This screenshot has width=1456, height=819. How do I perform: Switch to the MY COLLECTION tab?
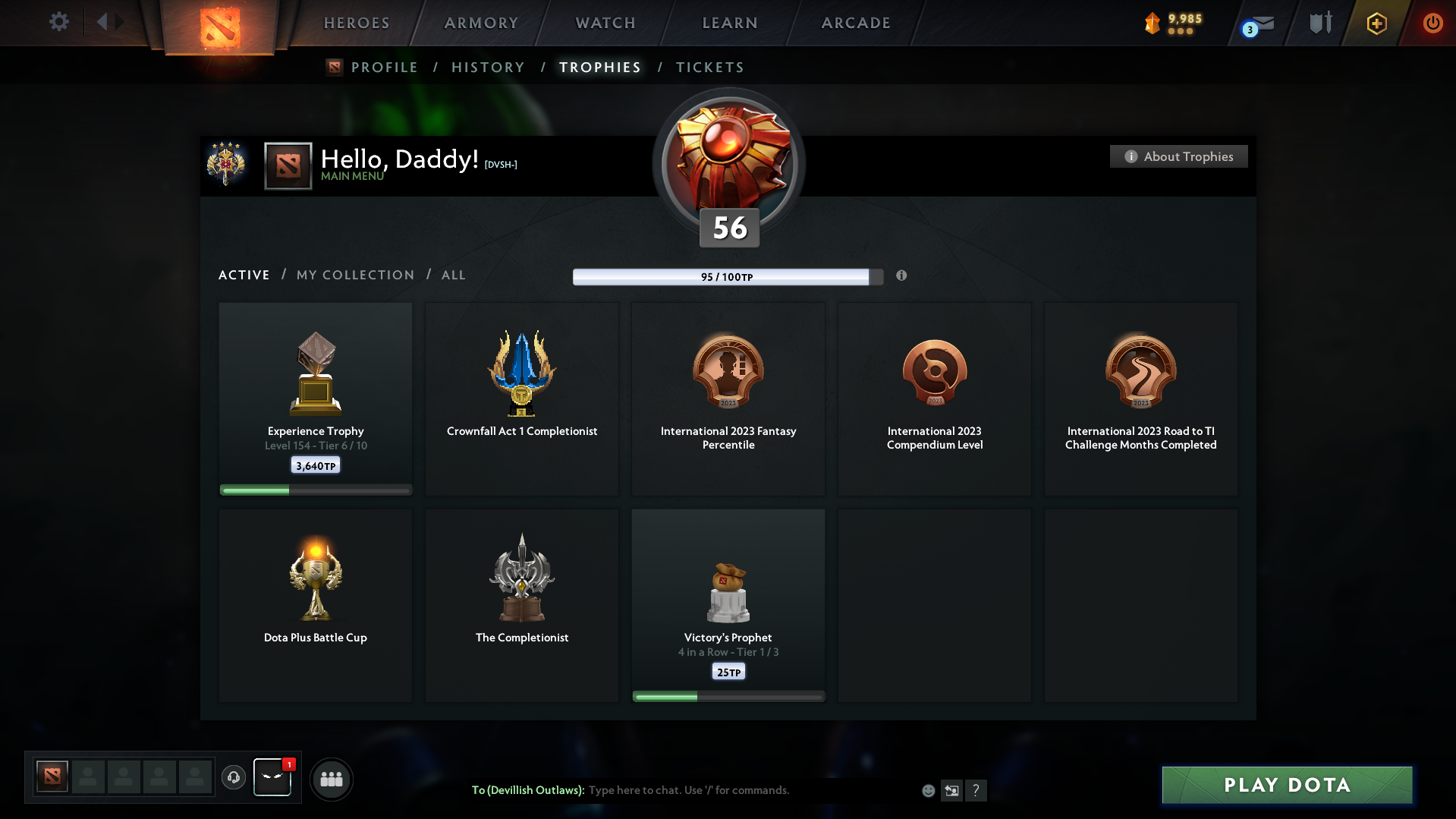[354, 275]
